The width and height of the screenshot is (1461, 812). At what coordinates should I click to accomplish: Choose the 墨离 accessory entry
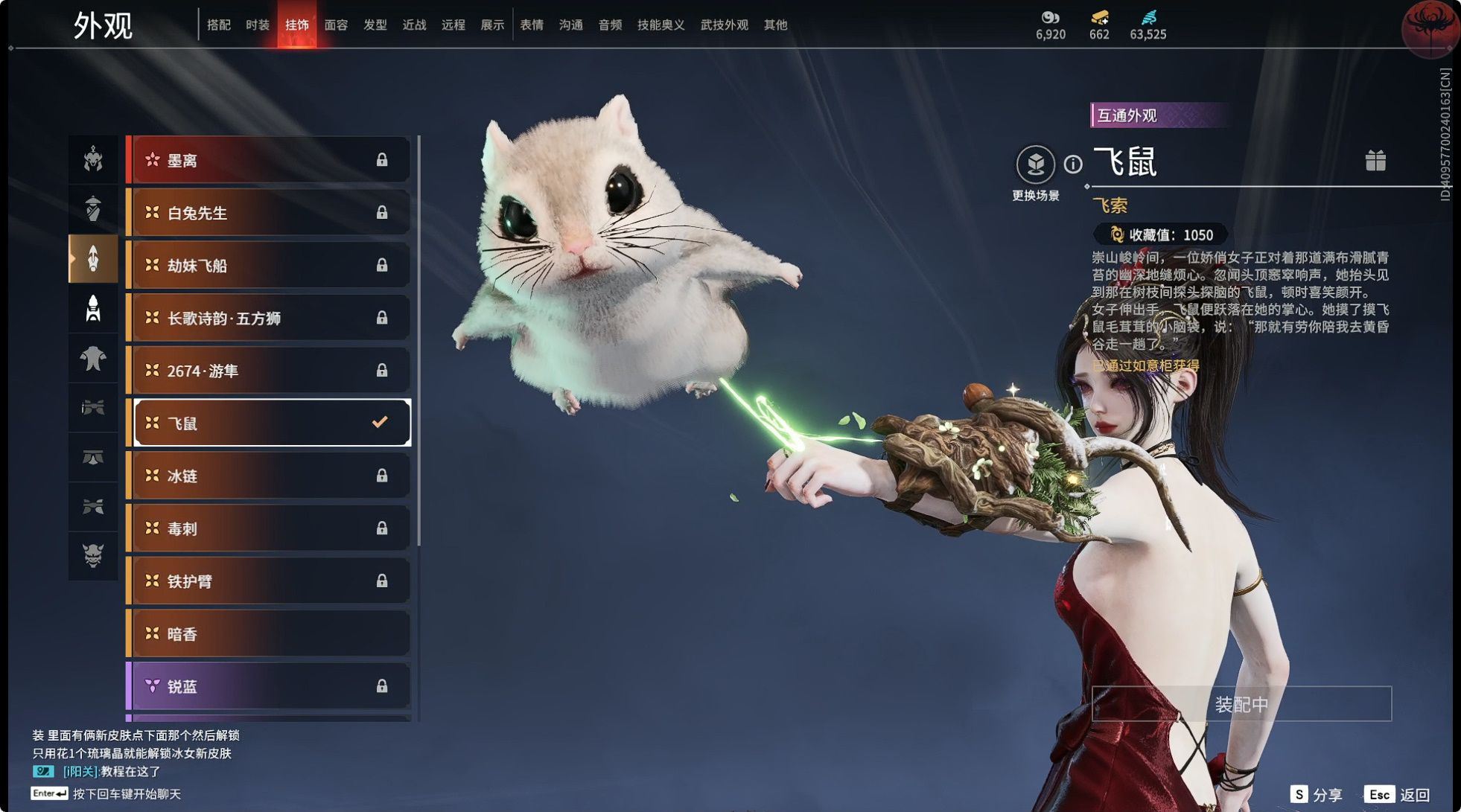pos(269,160)
